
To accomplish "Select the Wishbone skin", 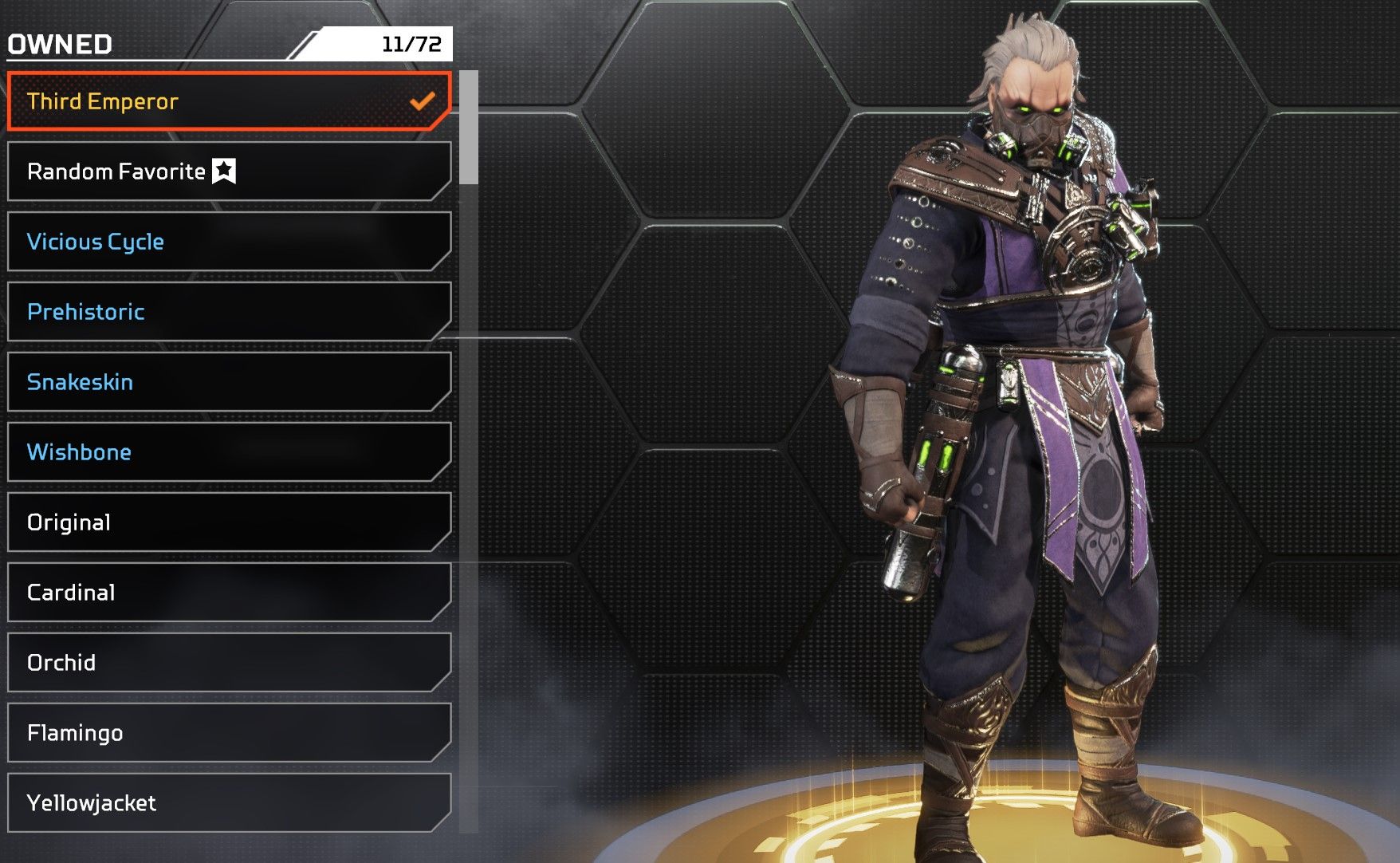I will tap(229, 452).
